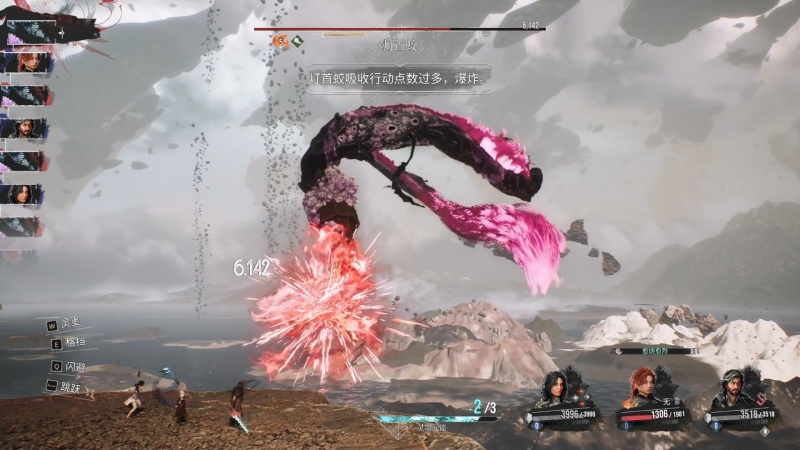Select the dark-haired woman's party portrait
The image size is (800, 450).
coord(557,387)
